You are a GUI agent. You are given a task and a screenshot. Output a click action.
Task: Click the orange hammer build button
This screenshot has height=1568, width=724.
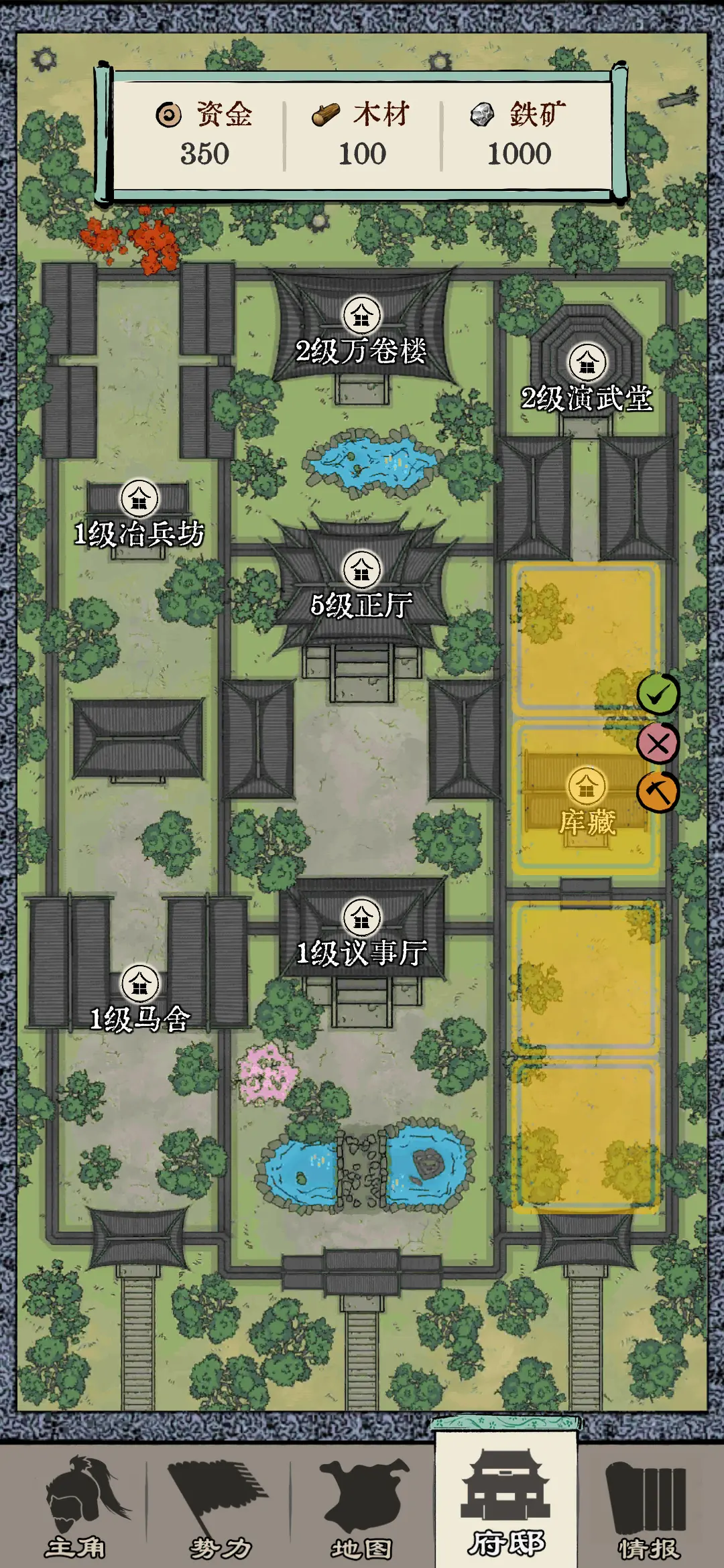pyautogui.click(x=658, y=792)
